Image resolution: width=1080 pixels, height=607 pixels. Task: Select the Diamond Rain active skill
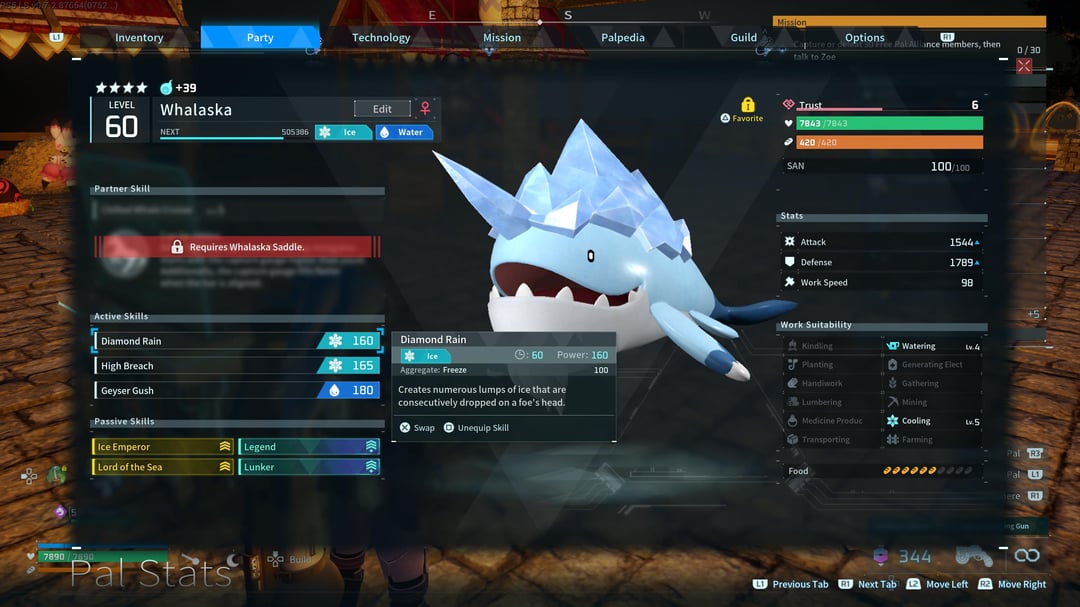click(x=237, y=341)
